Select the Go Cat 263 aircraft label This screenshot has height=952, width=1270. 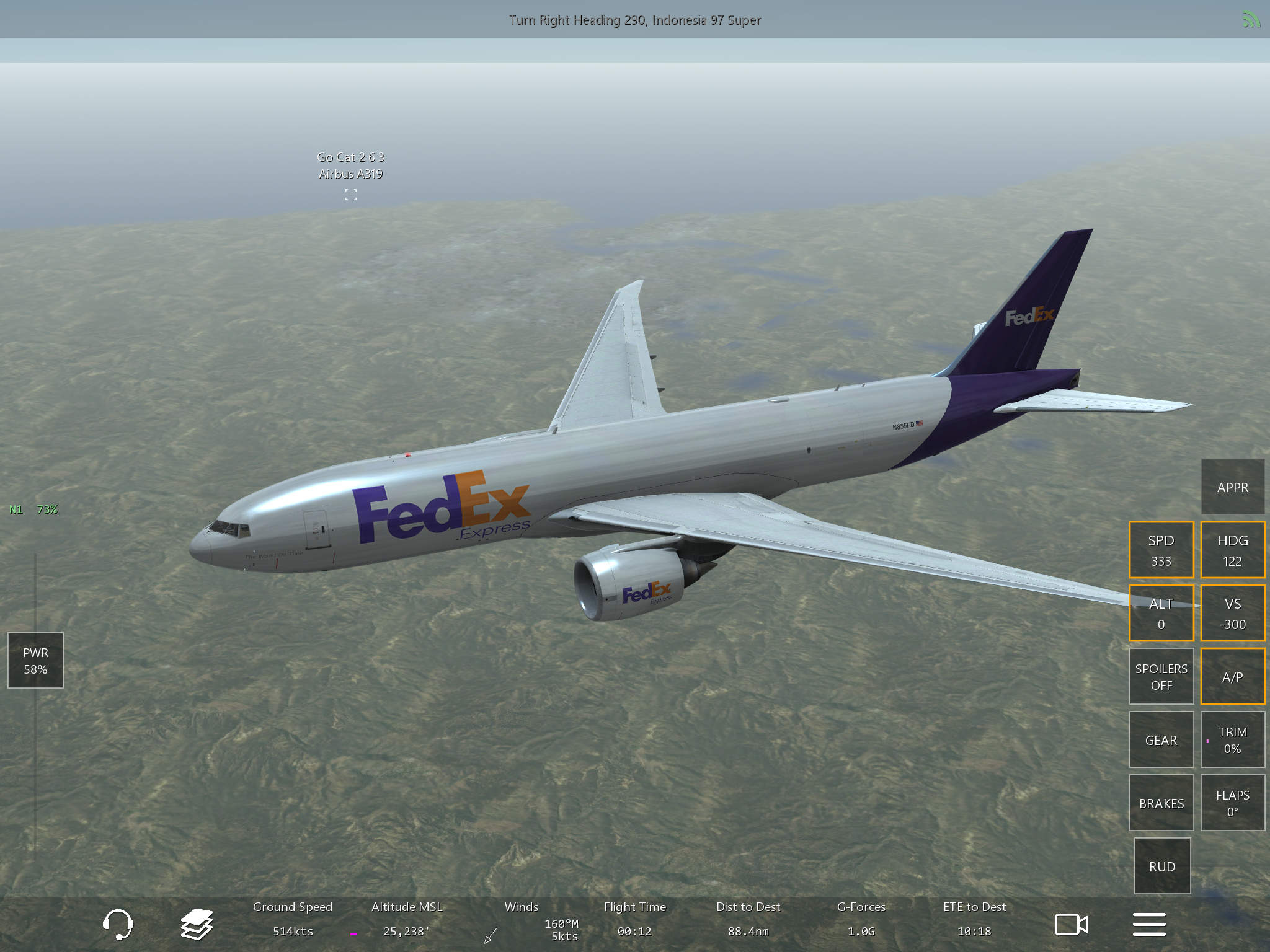(x=350, y=166)
